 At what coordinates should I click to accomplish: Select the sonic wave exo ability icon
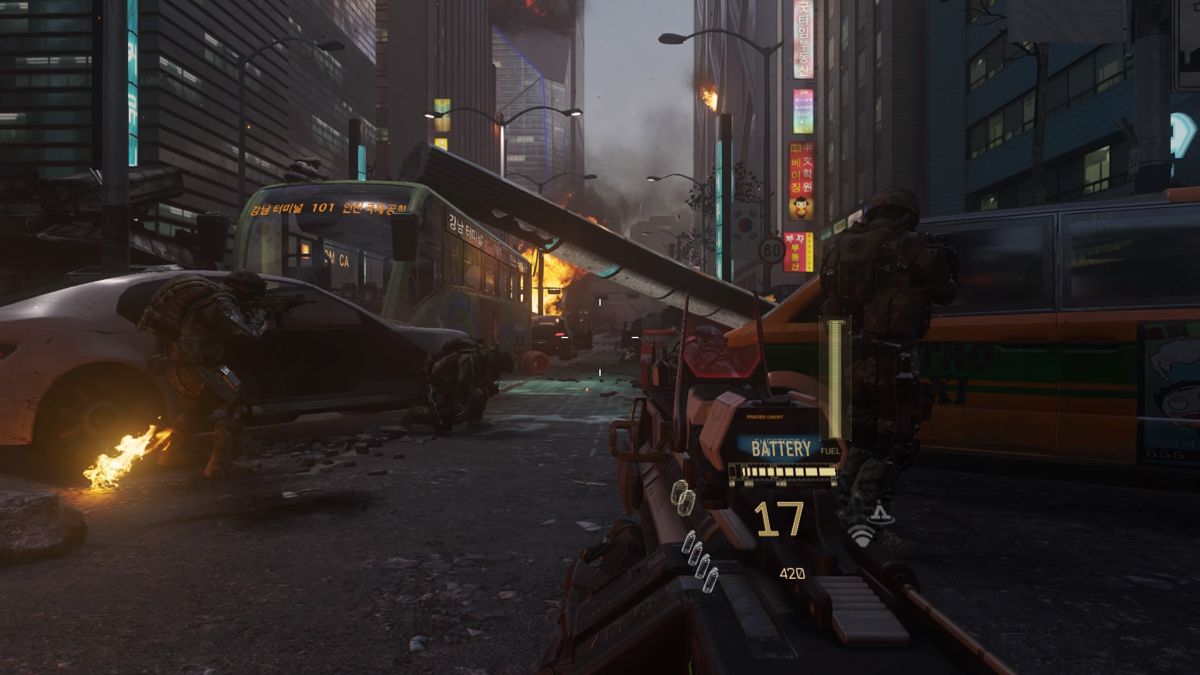[x=860, y=536]
